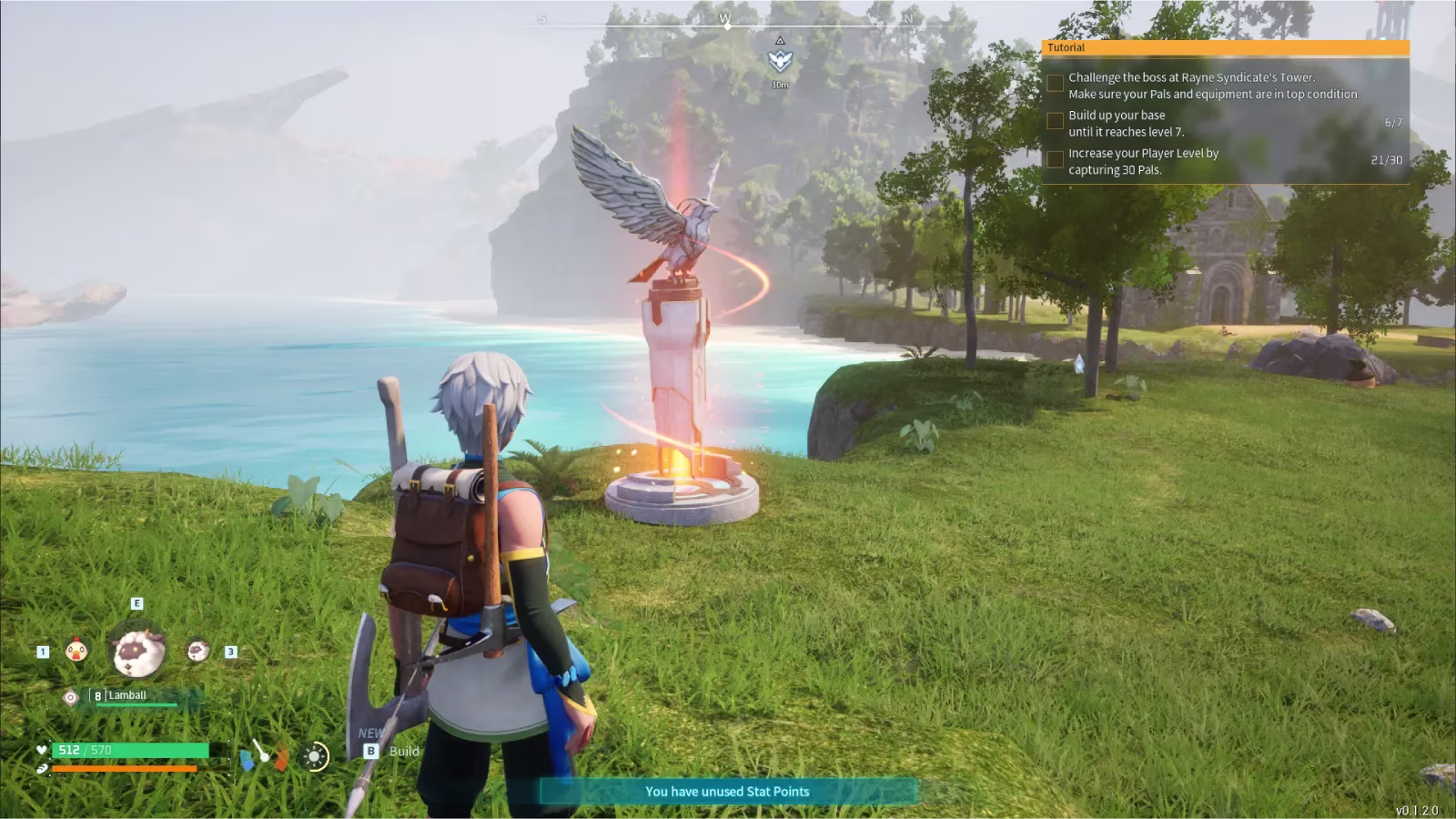Check the Rayne Syndicate Tower boss objective
1456x819 pixels.
pos(1056,84)
